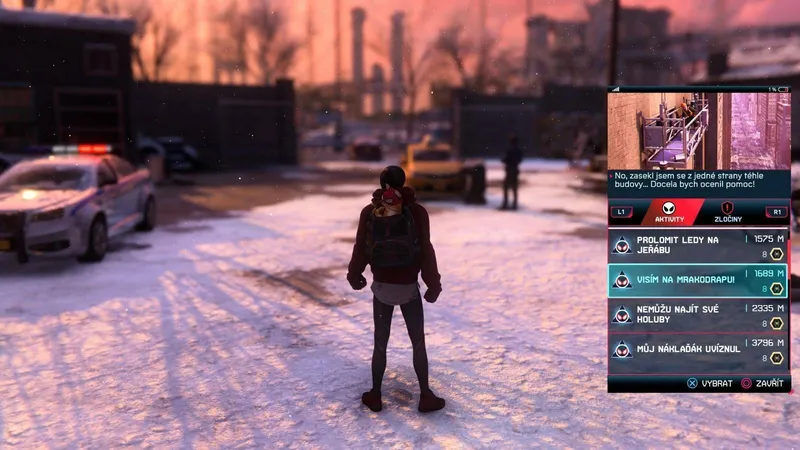Open the Zločiny tab
Image resolution: width=800 pixels, height=450 pixels.
tap(727, 213)
